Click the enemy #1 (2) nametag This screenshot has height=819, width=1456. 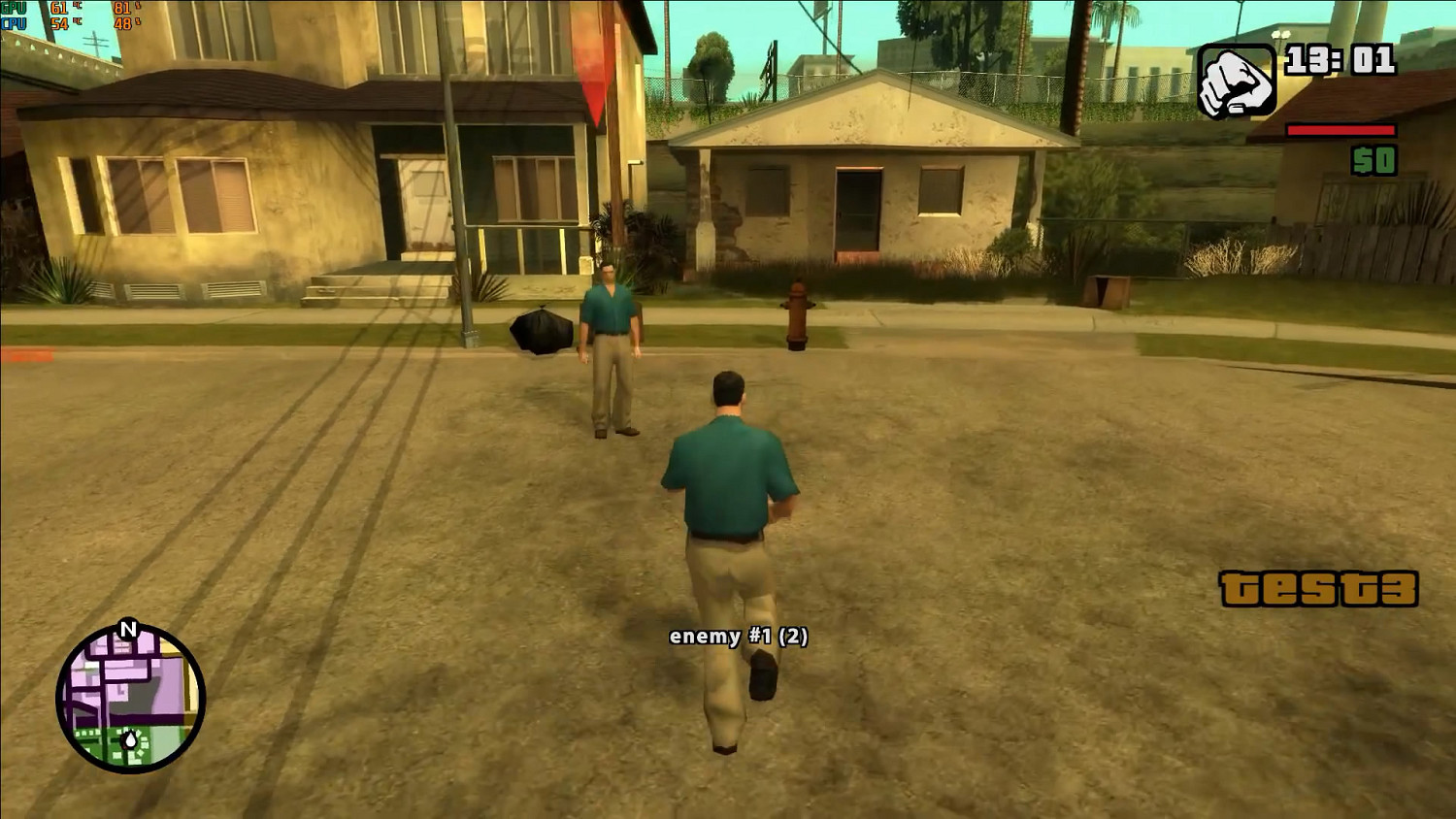click(740, 638)
